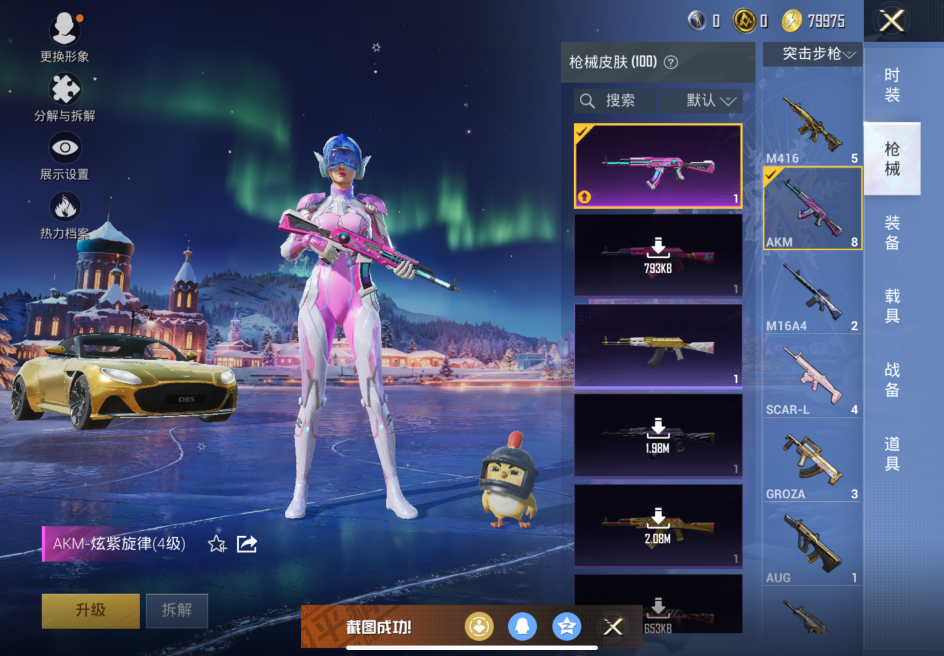Click the 升级 upgrade button
The image size is (944, 656).
click(x=90, y=610)
